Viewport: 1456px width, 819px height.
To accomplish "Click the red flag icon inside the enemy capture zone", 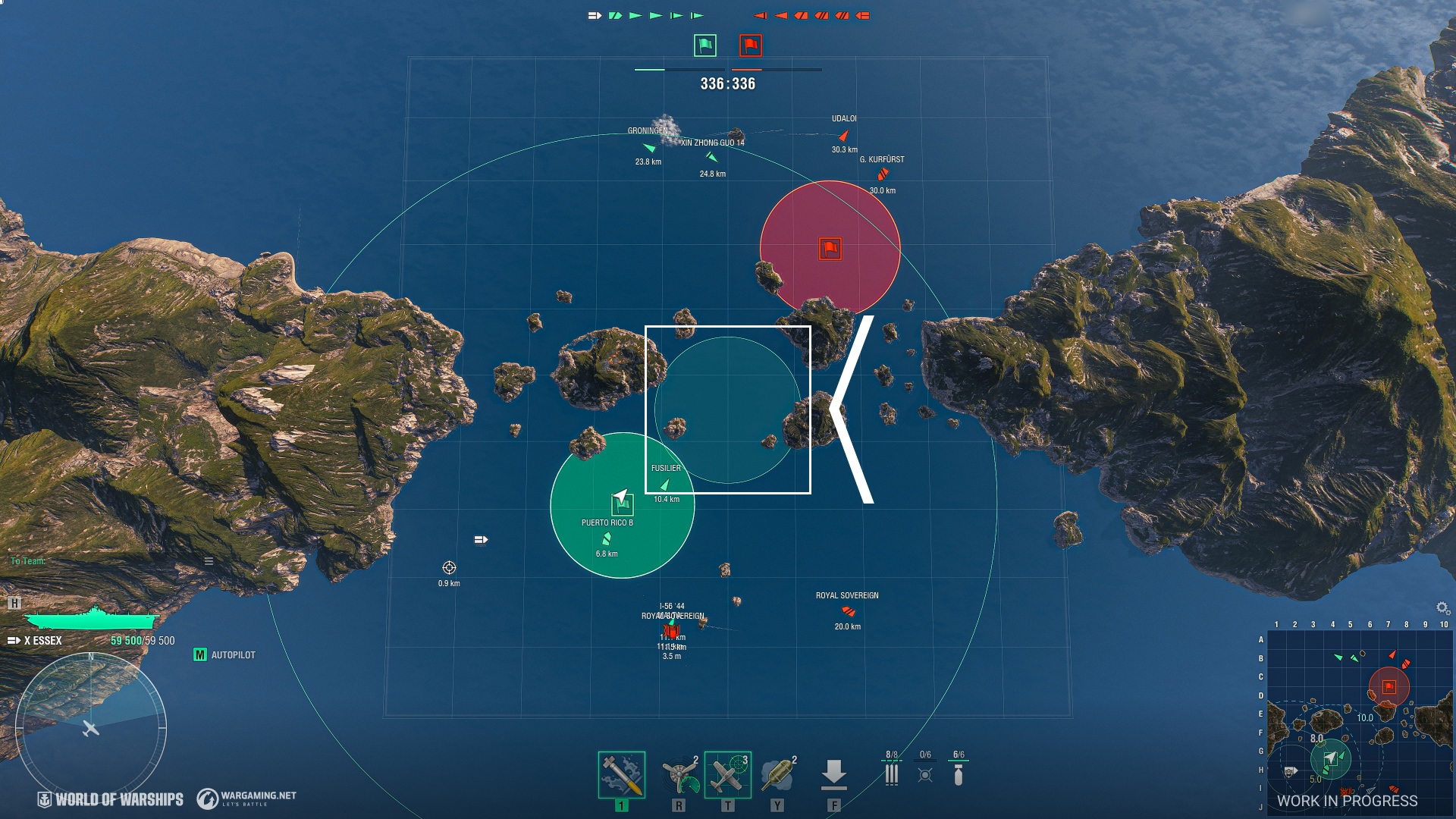I will click(829, 247).
